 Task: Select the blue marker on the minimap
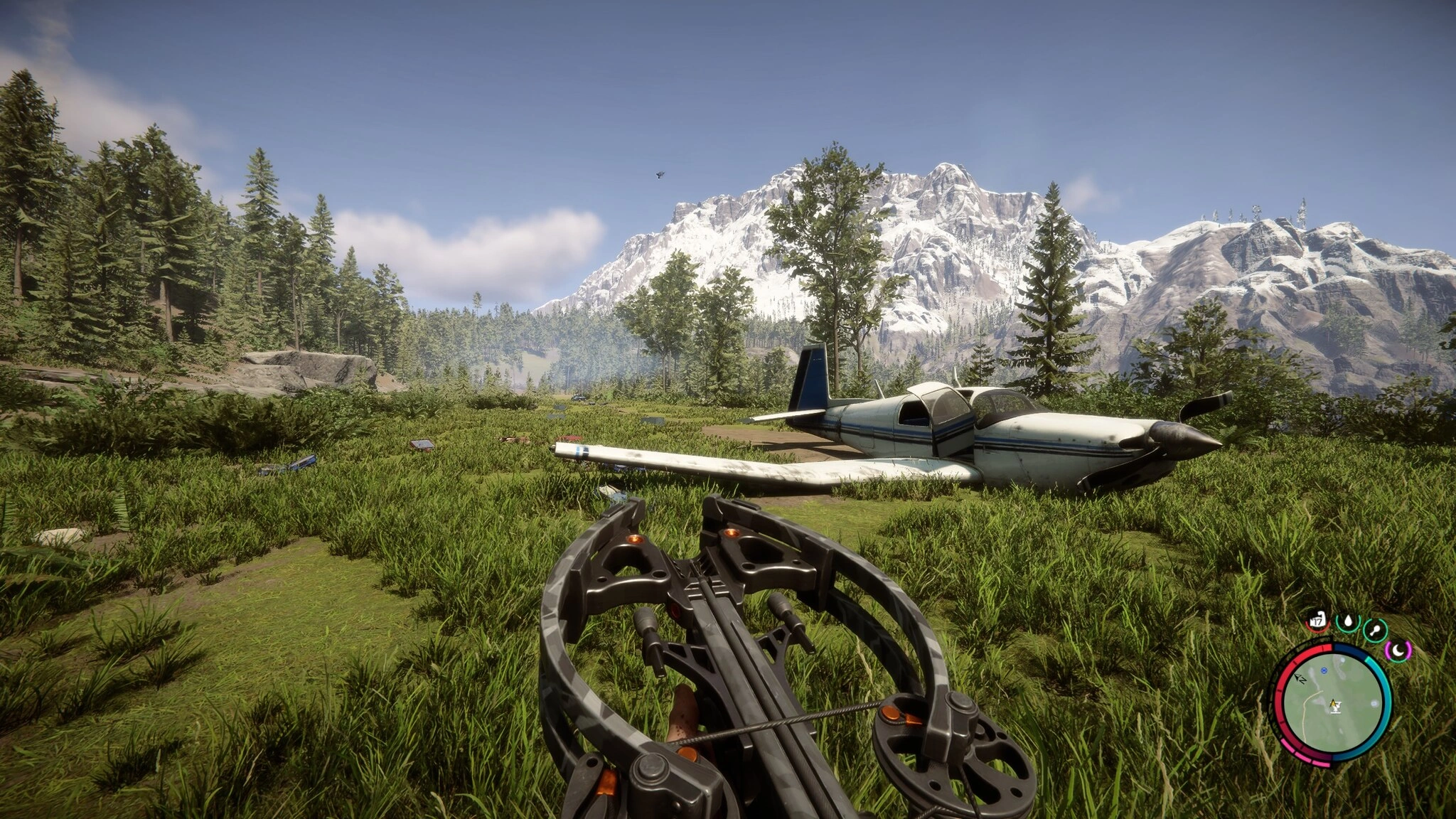pyautogui.click(x=1324, y=670)
